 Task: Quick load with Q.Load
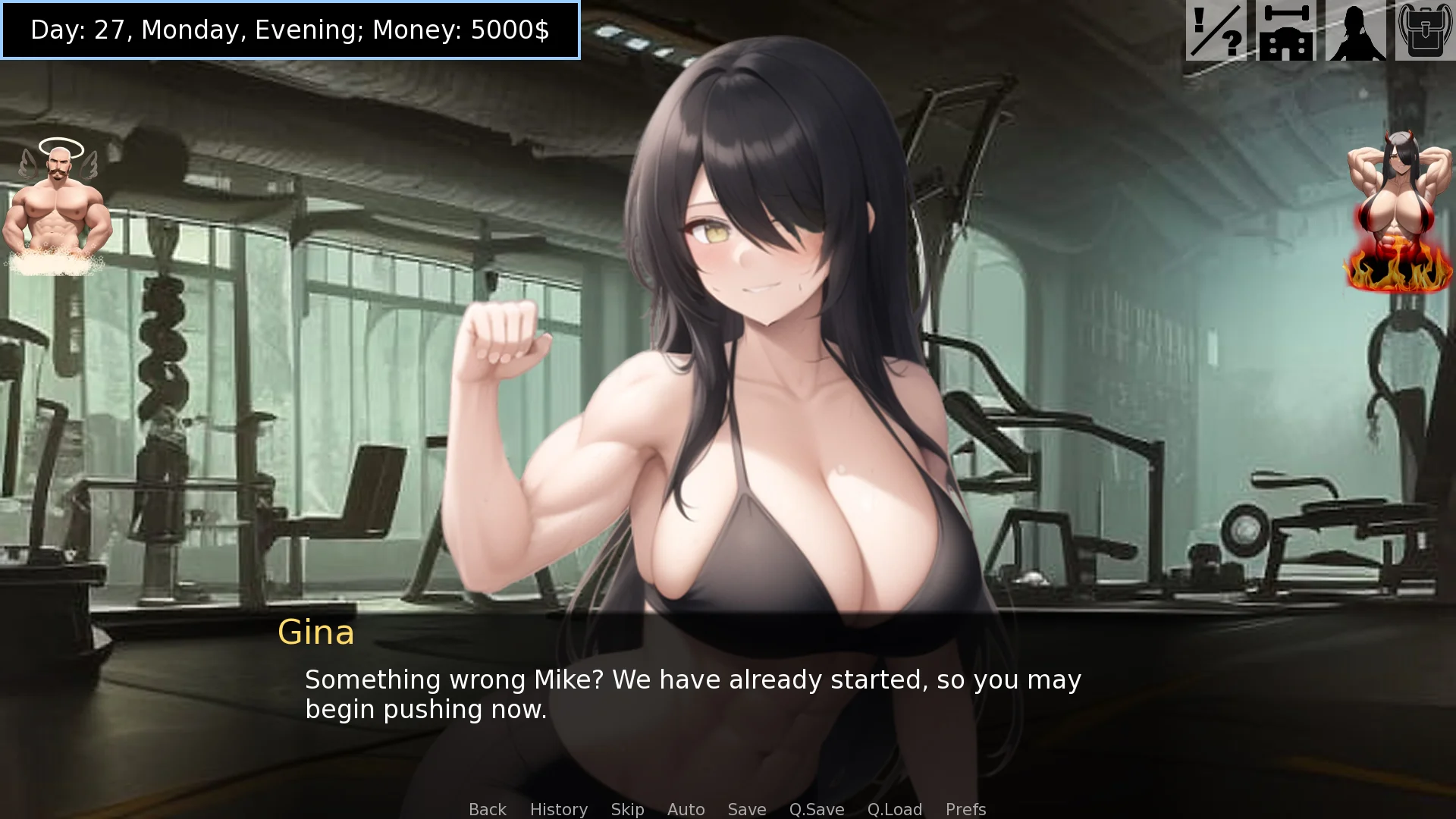pyautogui.click(x=894, y=809)
